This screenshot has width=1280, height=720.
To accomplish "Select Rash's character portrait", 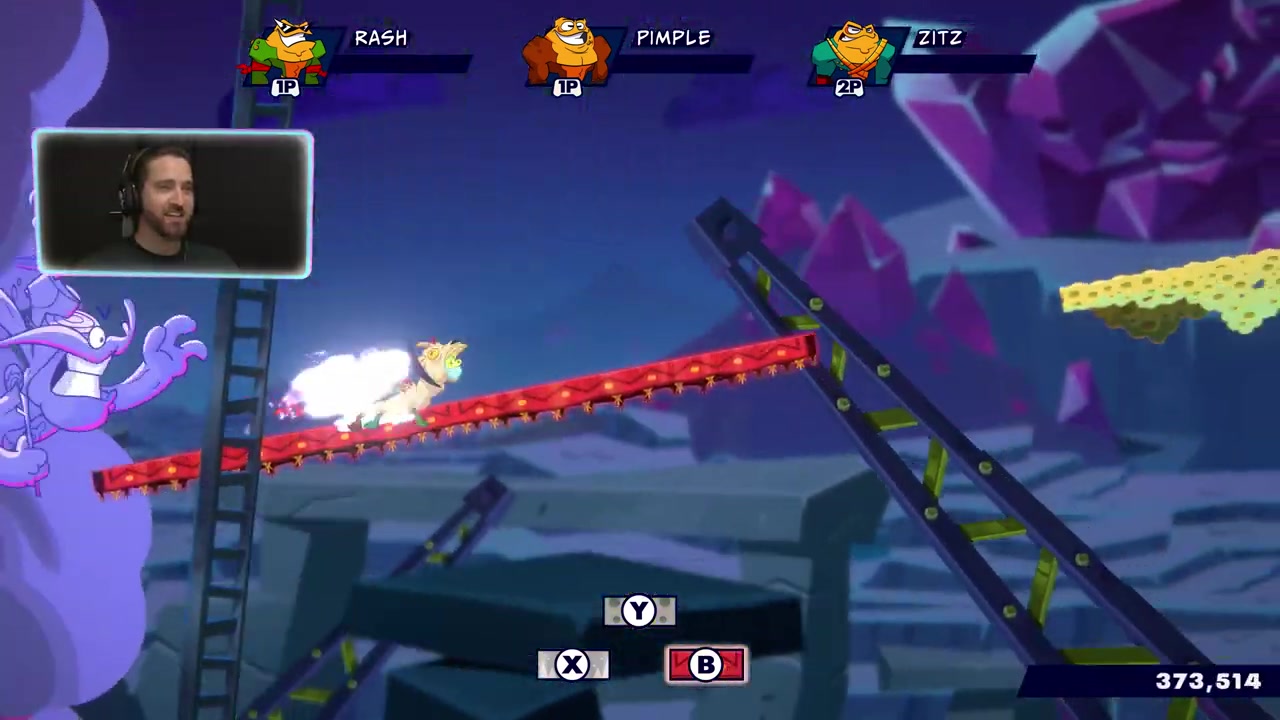I will [288, 52].
